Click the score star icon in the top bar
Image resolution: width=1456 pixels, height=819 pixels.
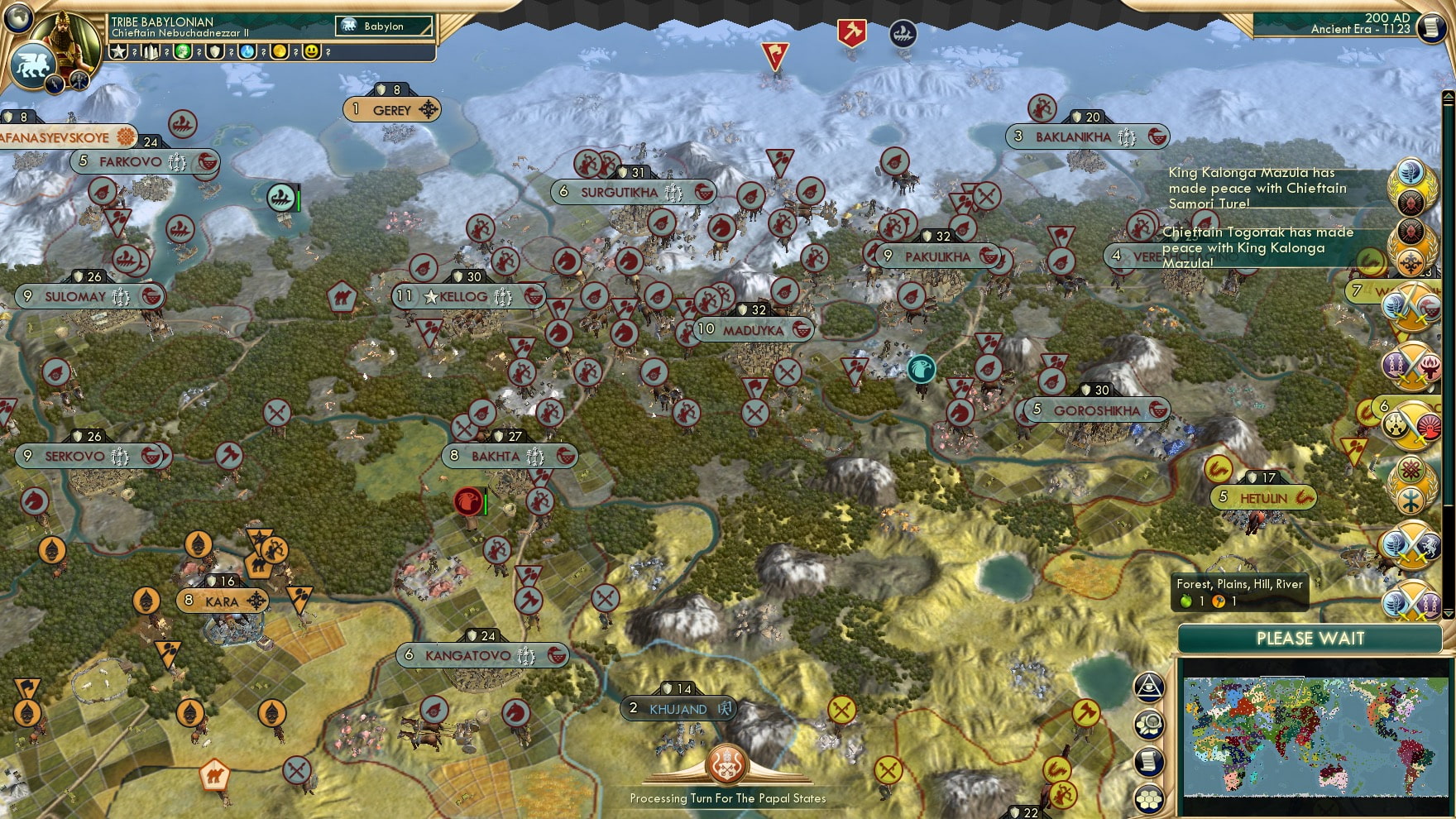coord(118,52)
